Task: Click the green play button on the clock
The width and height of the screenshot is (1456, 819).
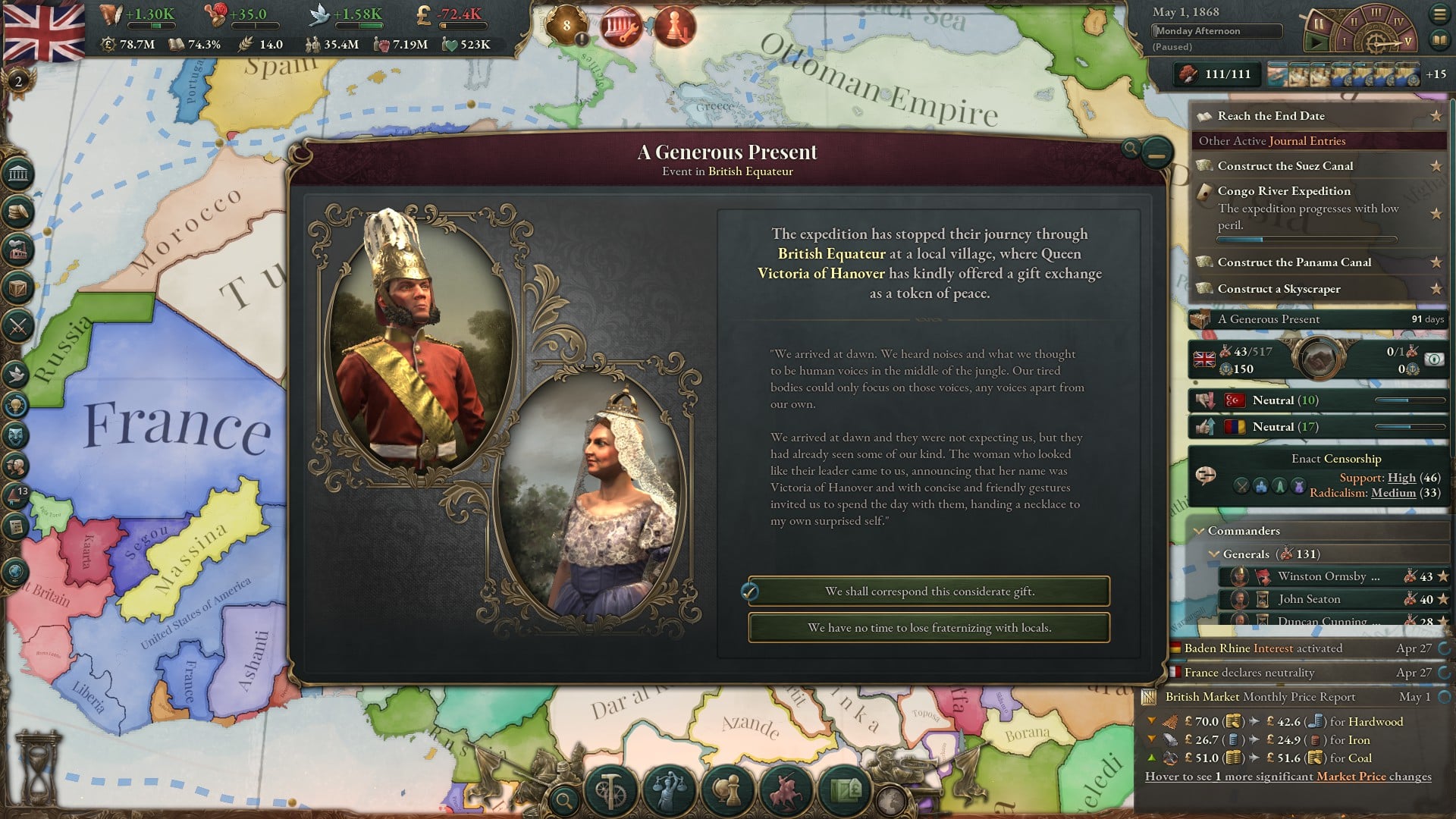Action: 1319,42
